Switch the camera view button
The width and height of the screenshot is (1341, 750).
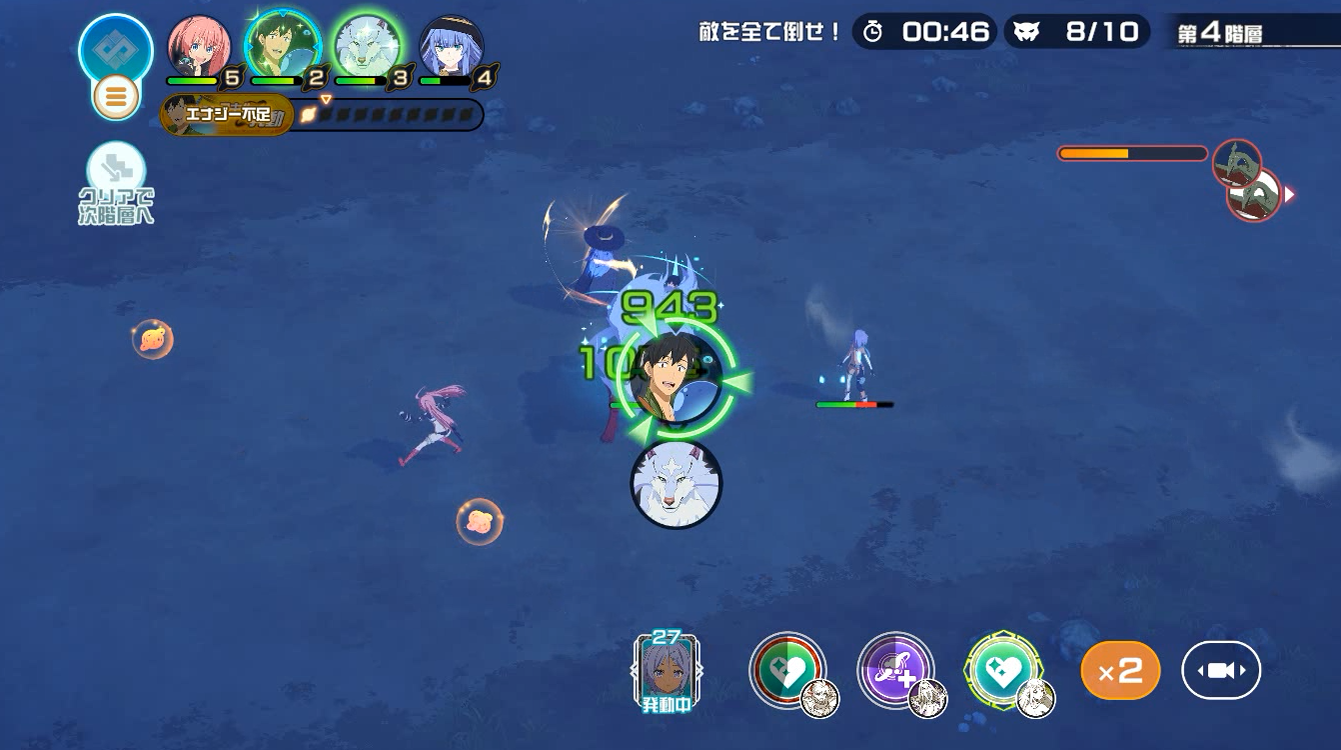(1221, 670)
